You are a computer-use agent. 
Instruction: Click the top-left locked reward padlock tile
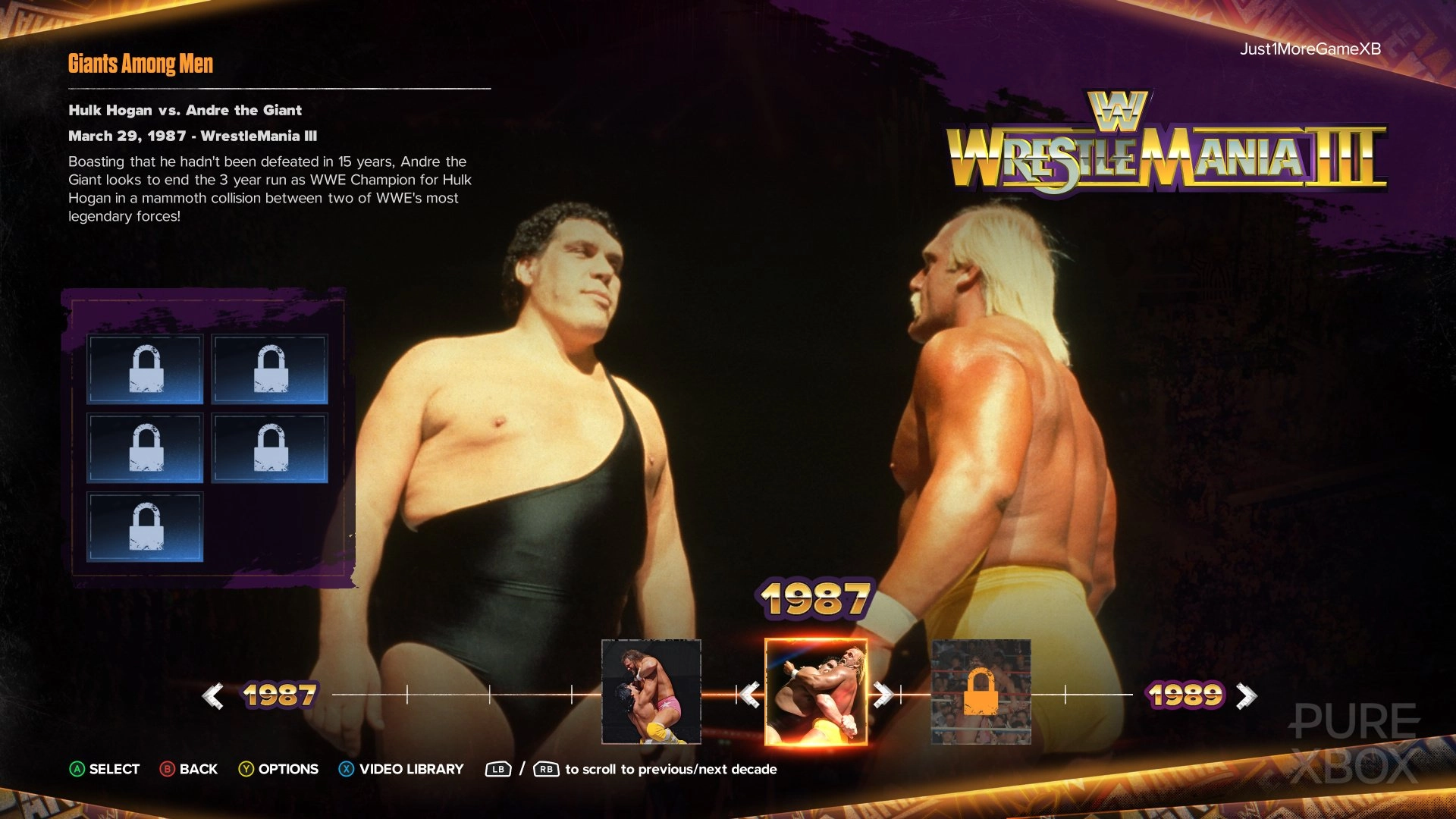(x=145, y=369)
